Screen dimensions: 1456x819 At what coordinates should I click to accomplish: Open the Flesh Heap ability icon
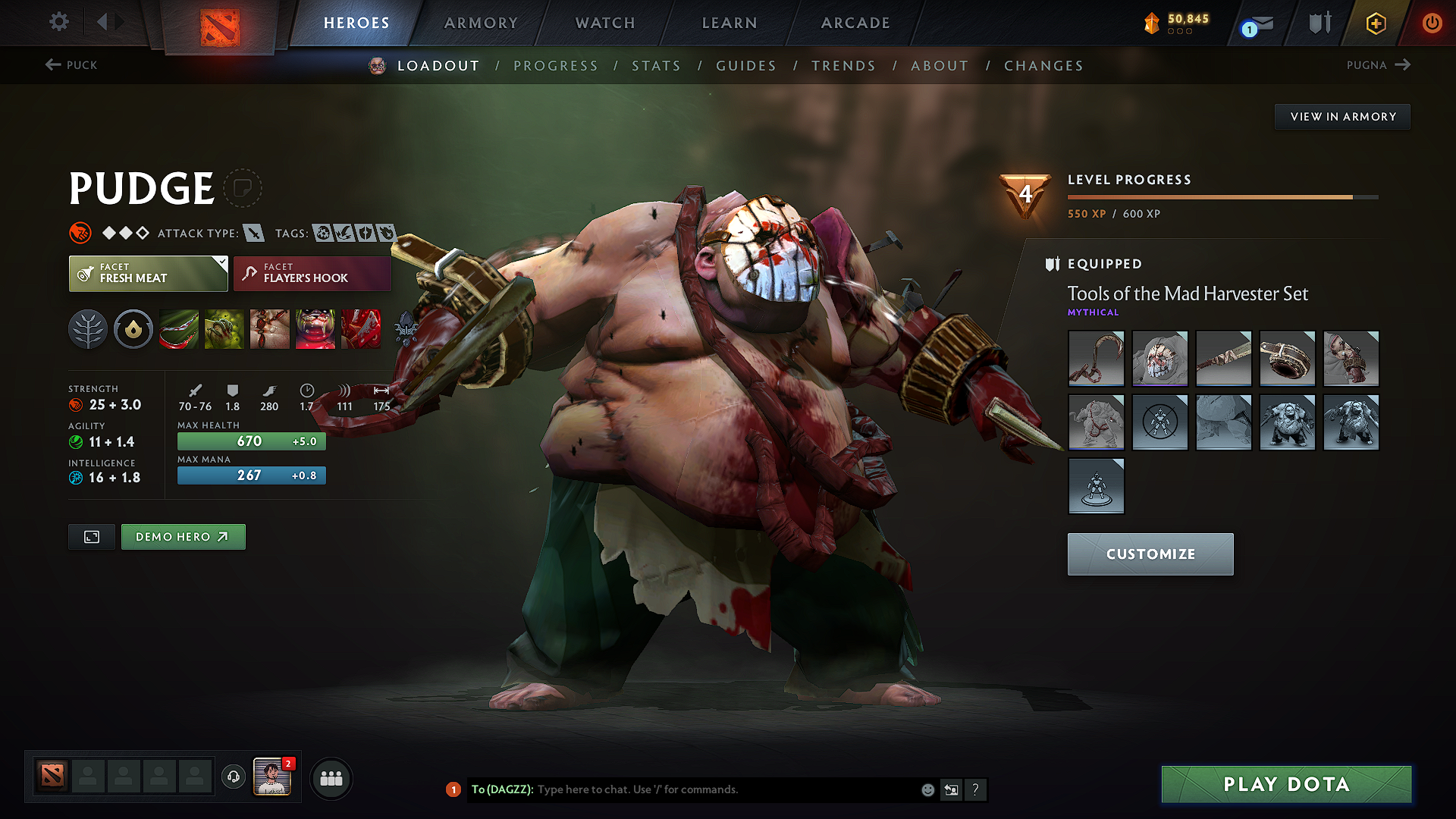point(270,328)
